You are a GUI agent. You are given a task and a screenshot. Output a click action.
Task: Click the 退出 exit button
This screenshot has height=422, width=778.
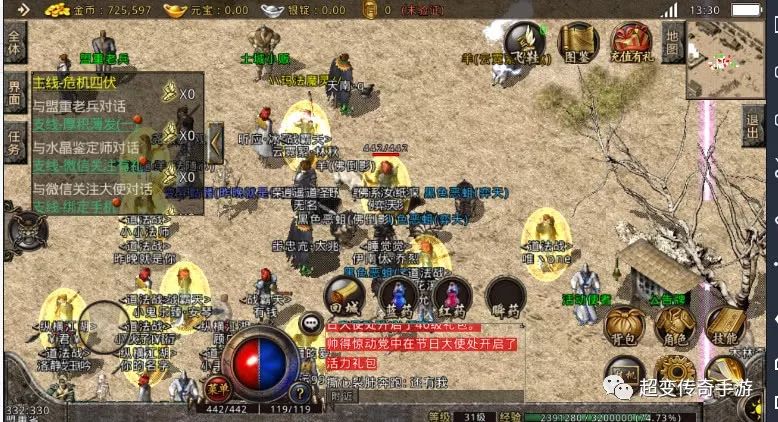754,127
